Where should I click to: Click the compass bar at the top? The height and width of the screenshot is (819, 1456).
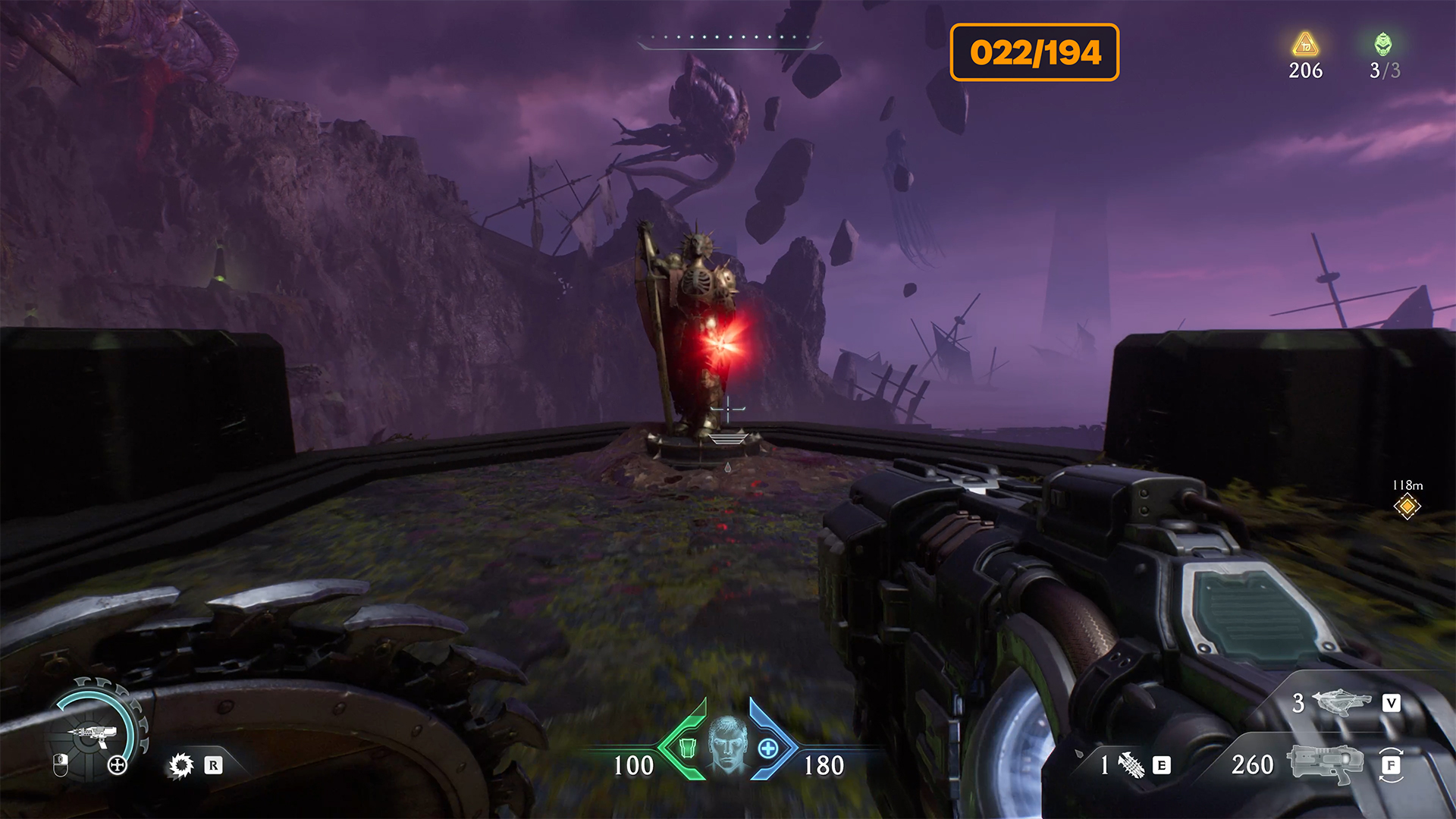coord(730,41)
